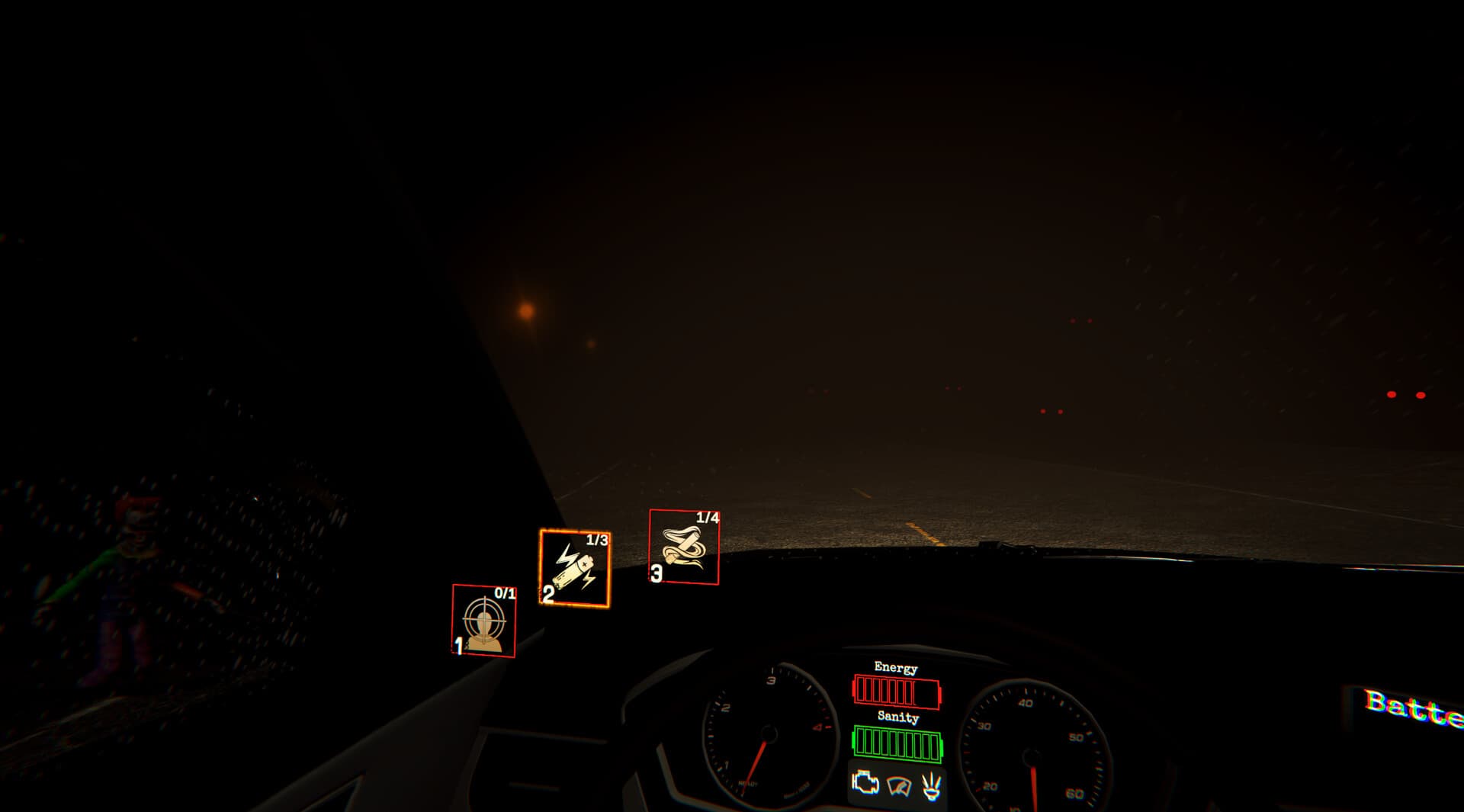Click the windshield wiper indicator icon

pyautogui.click(x=900, y=787)
